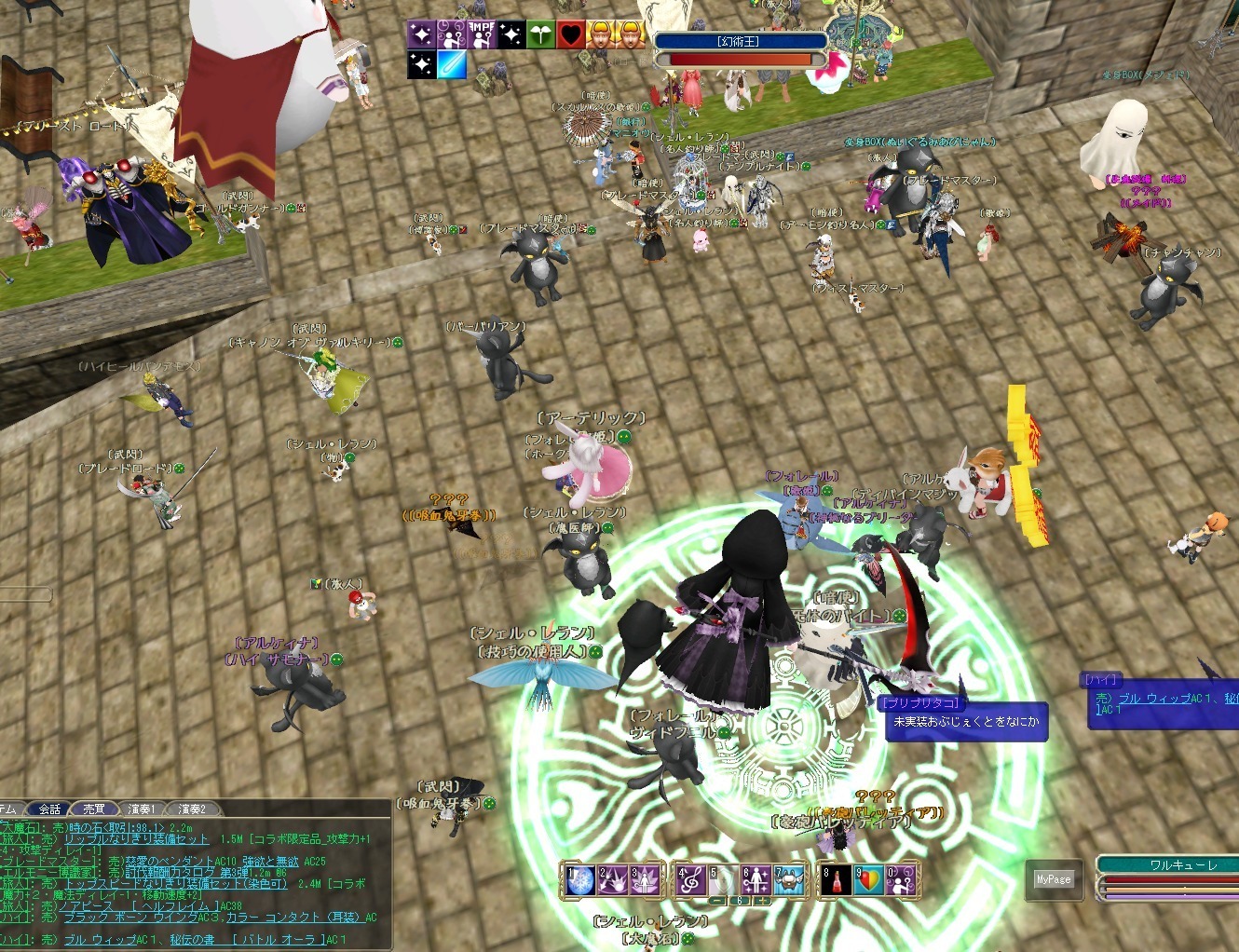Click the green sprout buff icon
This screenshot has height=952, width=1239.
(x=540, y=34)
